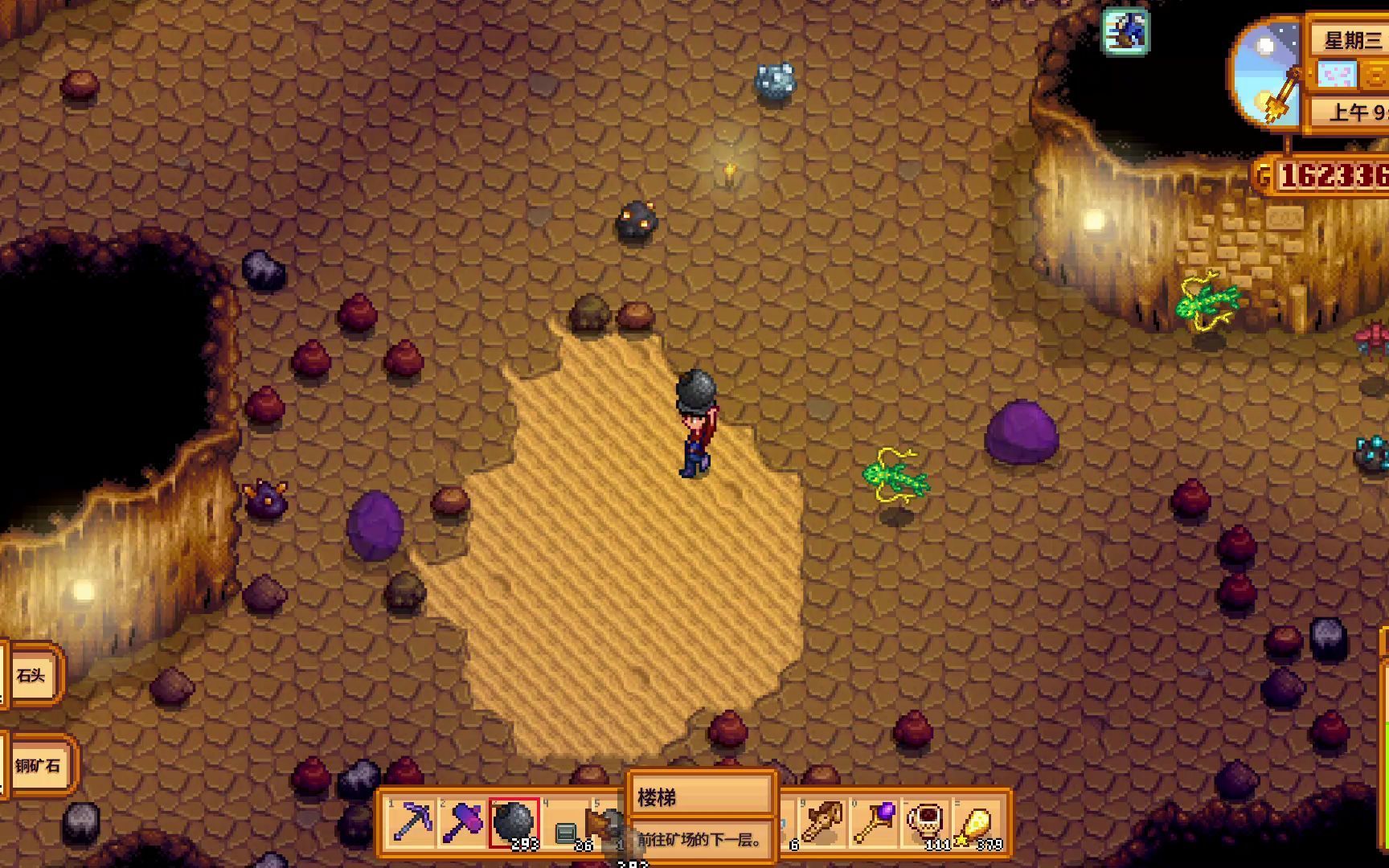Image resolution: width=1389 pixels, height=868 pixels.
Task: Choose the stone stack showing 293
Action: point(514,823)
